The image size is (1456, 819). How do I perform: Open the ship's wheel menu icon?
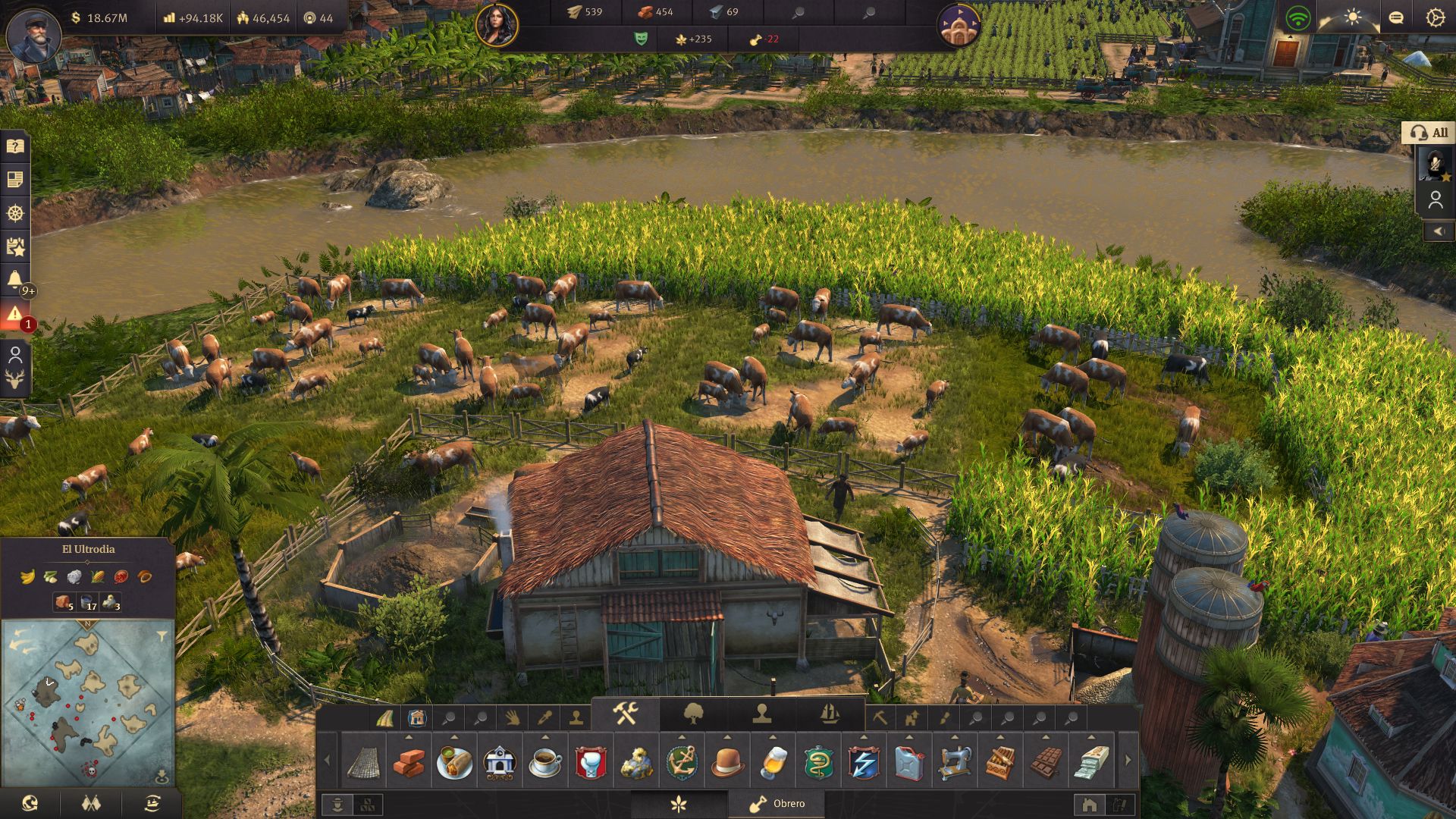[15, 213]
